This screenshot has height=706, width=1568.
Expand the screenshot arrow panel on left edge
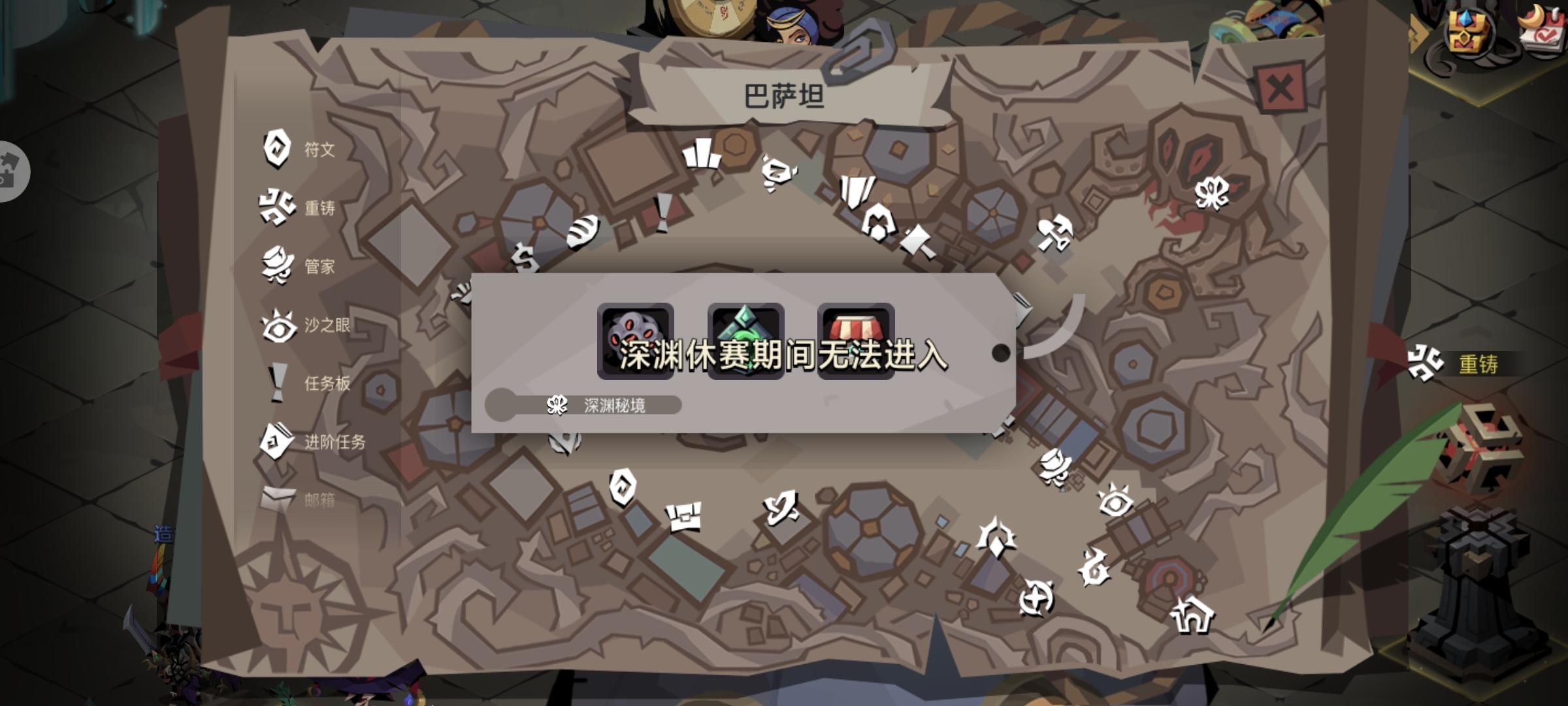point(12,171)
